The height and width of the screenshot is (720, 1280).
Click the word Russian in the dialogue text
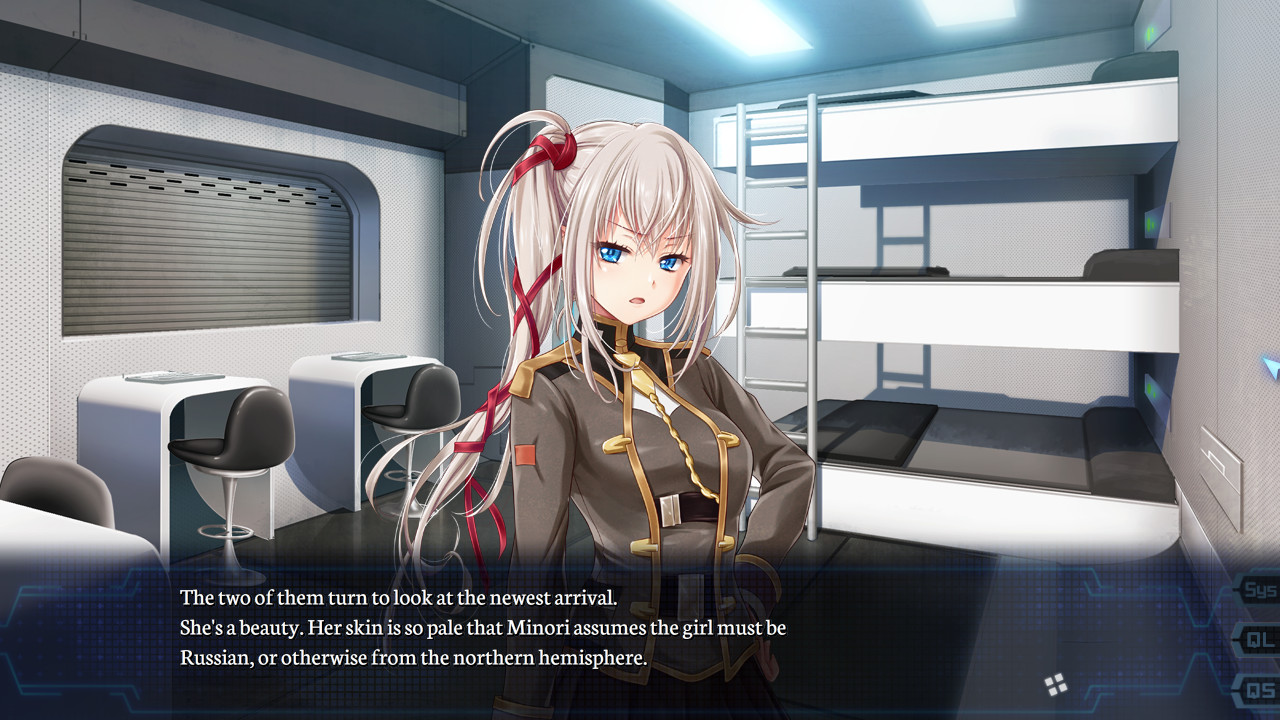(213, 655)
